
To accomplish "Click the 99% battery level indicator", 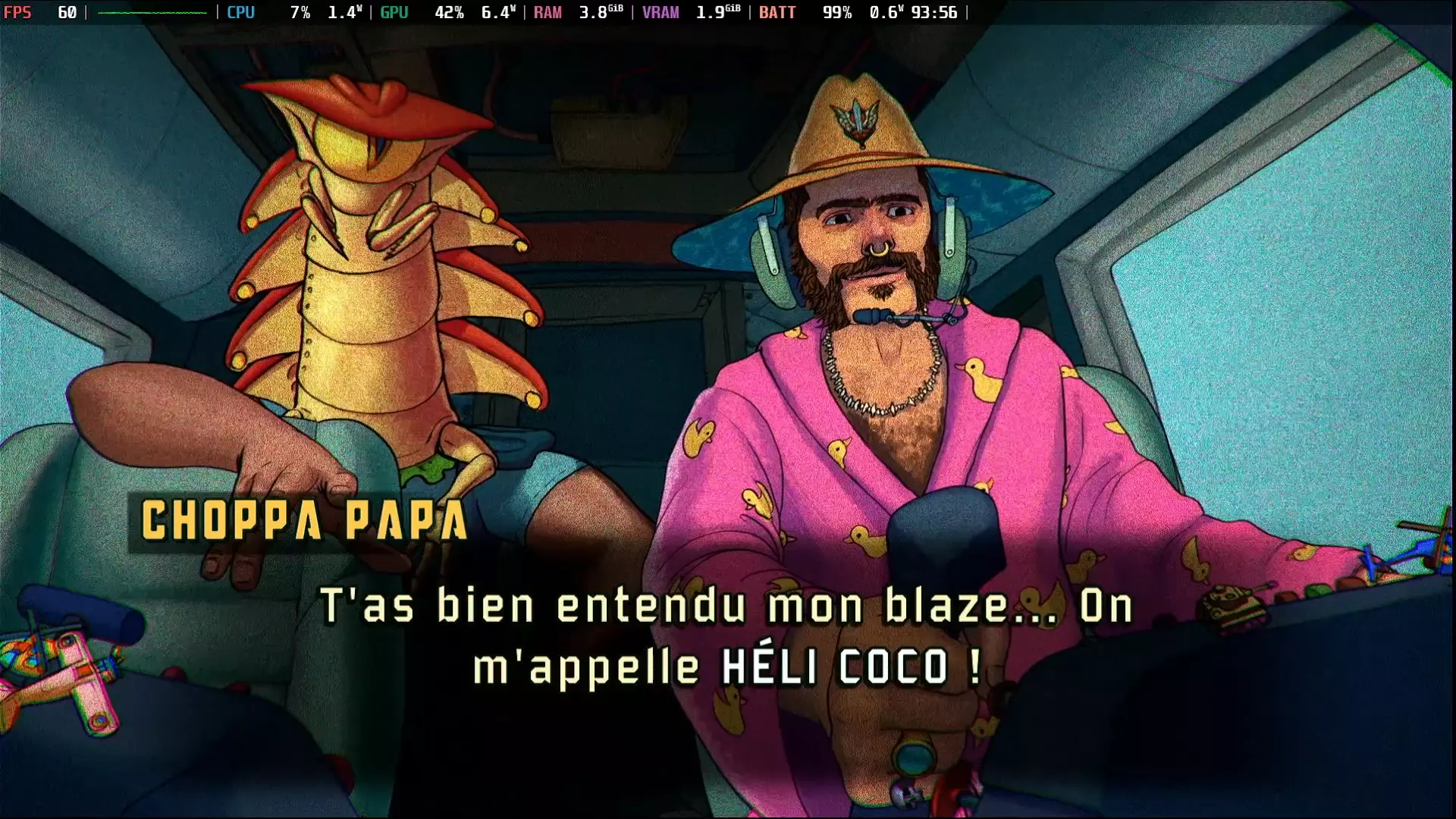I will coord(837,12).
